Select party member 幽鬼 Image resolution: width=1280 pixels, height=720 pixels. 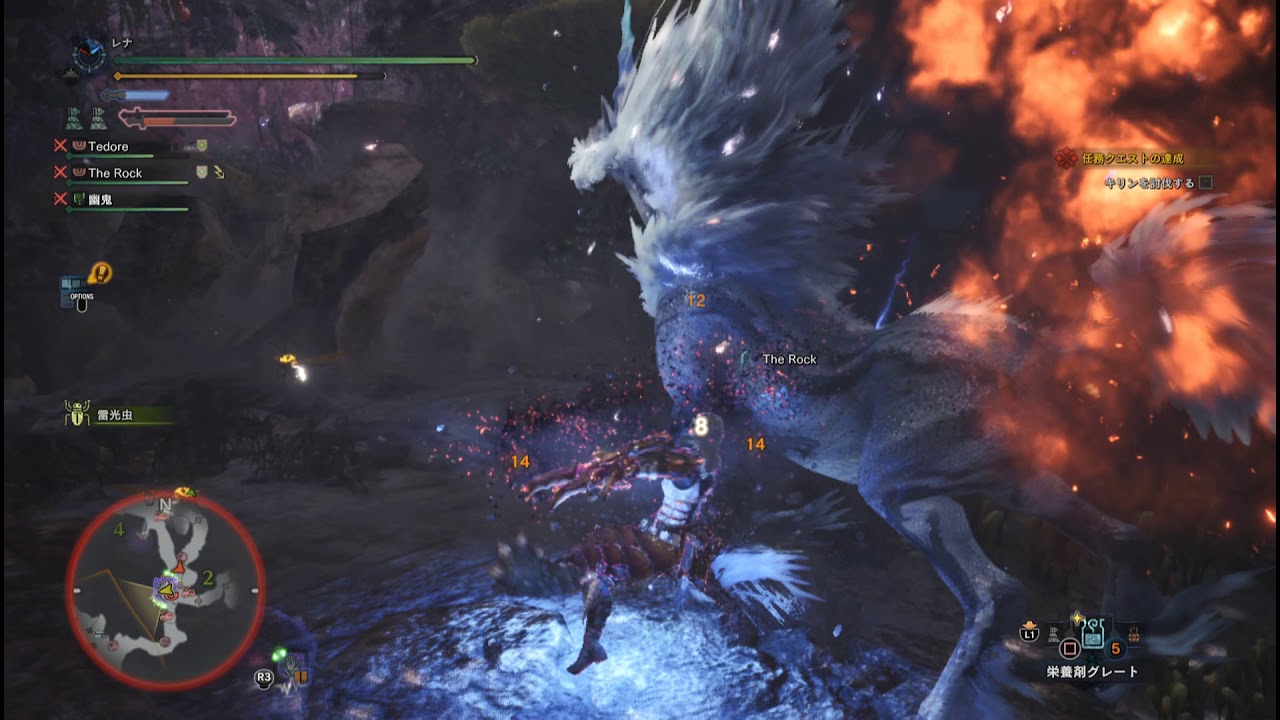coord(101,200)
